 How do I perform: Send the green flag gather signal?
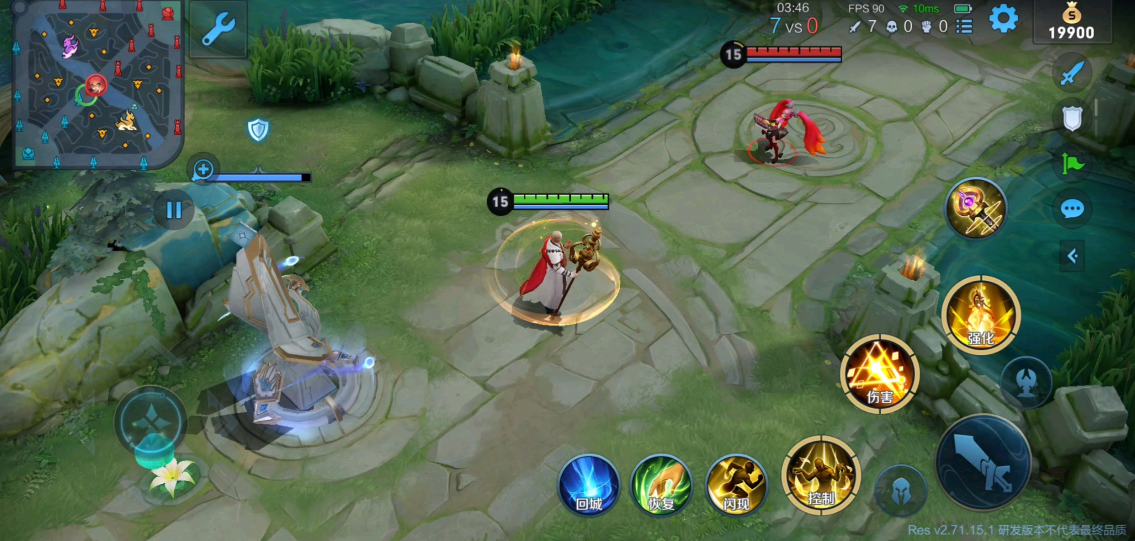(1072, 163)
